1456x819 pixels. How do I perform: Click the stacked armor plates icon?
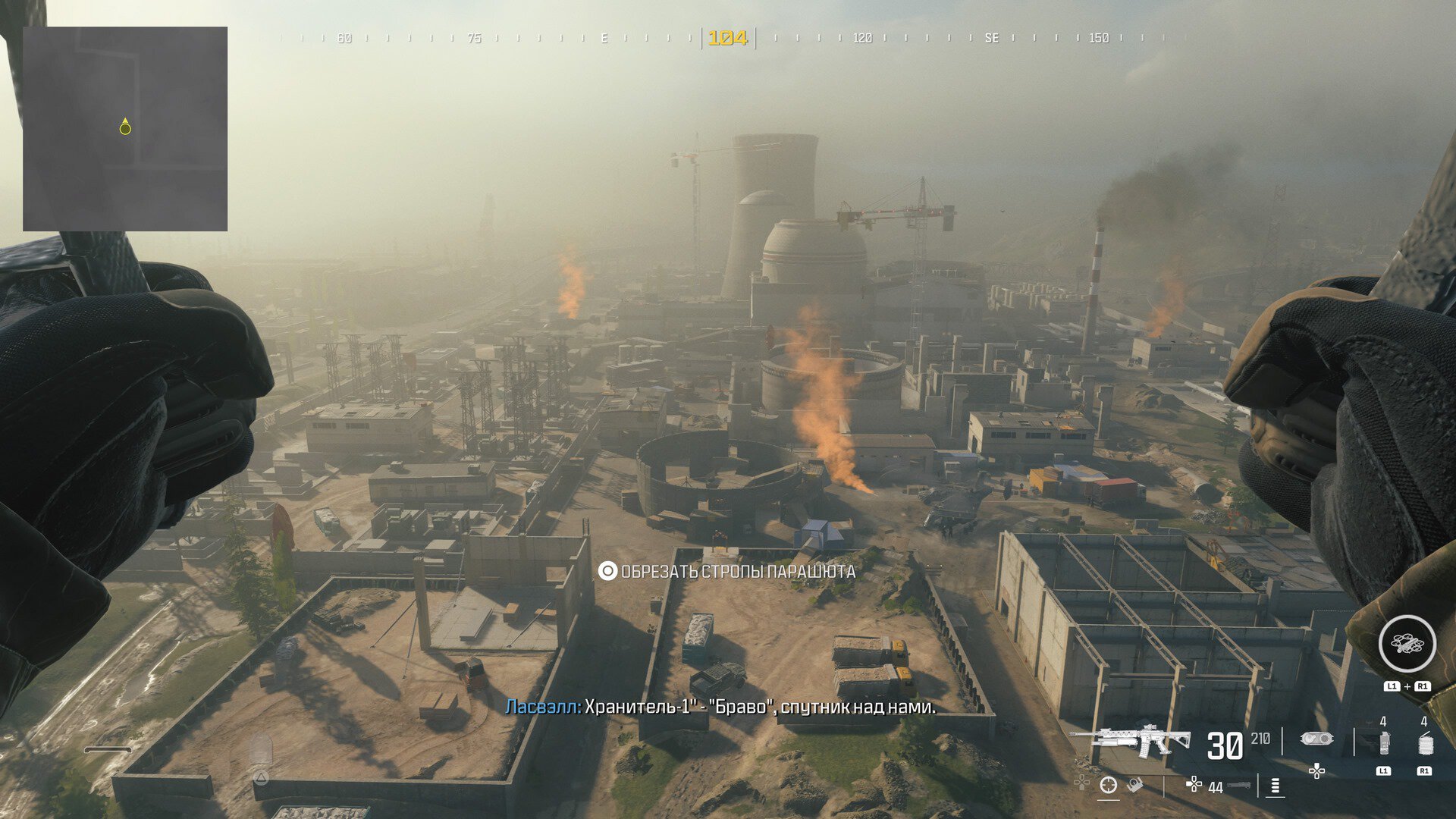point(1276,786)
